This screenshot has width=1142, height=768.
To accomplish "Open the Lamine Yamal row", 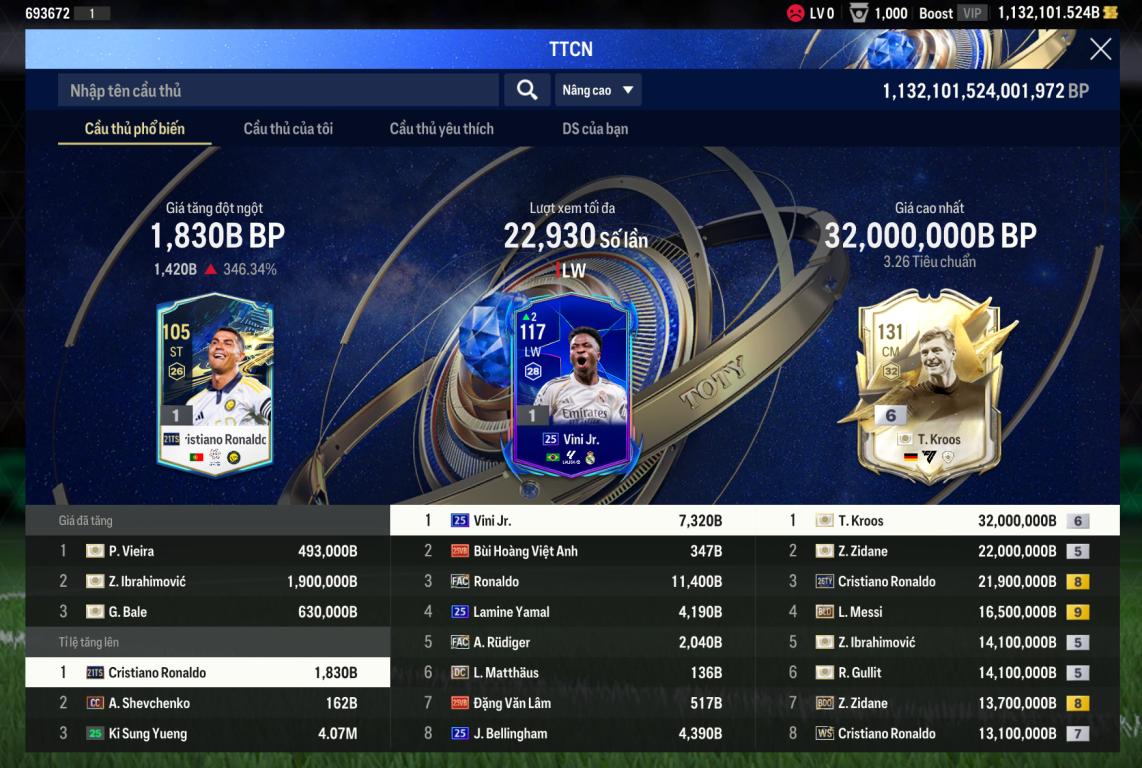I will tap(572, 612).
